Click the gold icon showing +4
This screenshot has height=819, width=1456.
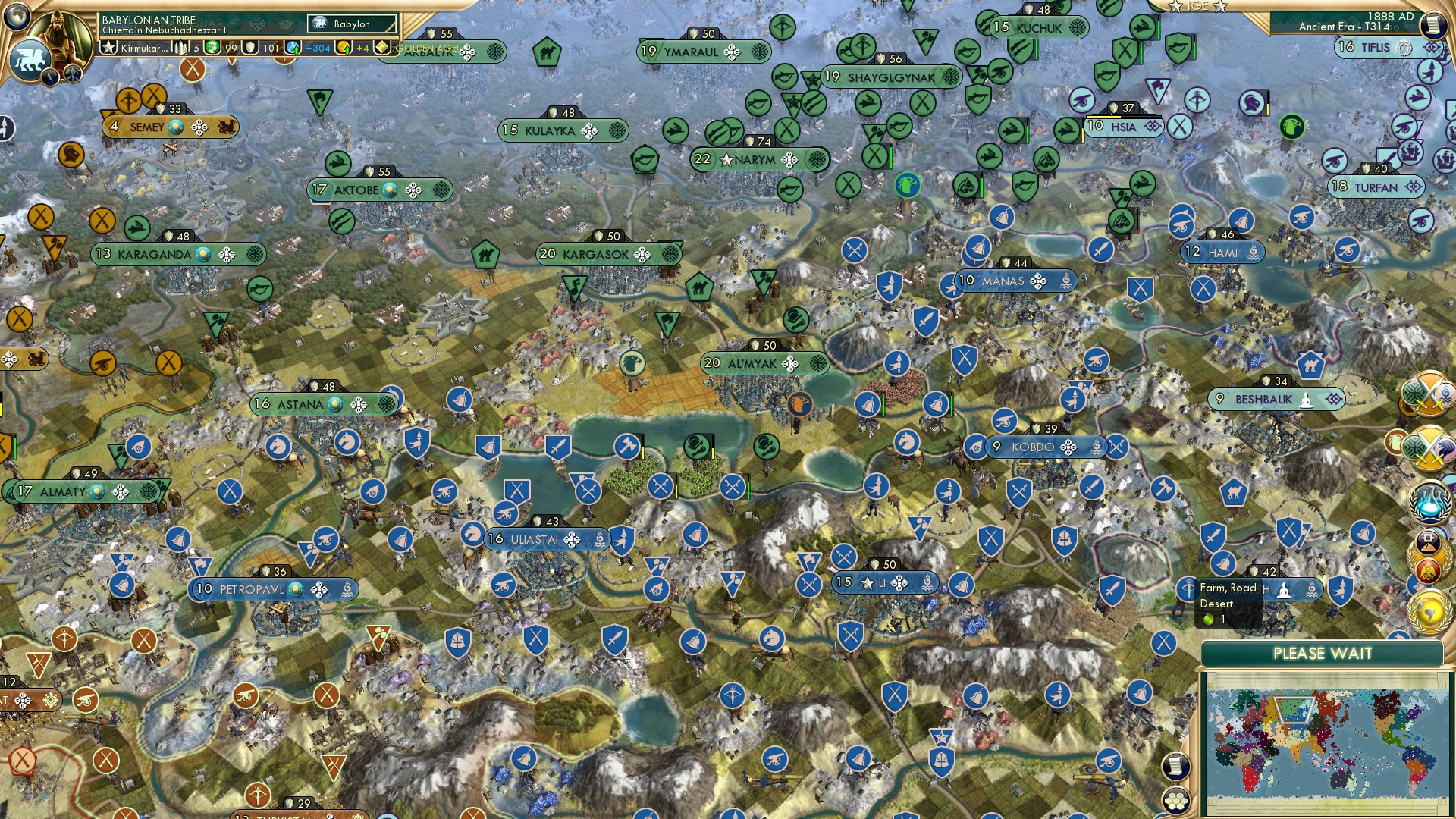(343, 49)
